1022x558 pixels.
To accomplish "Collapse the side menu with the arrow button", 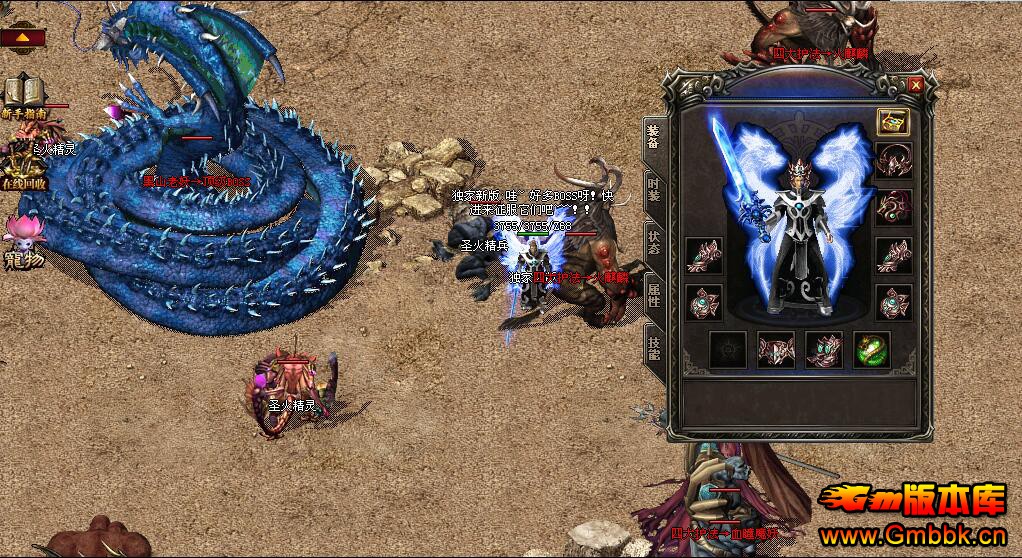I will click(x=22, y=38).
